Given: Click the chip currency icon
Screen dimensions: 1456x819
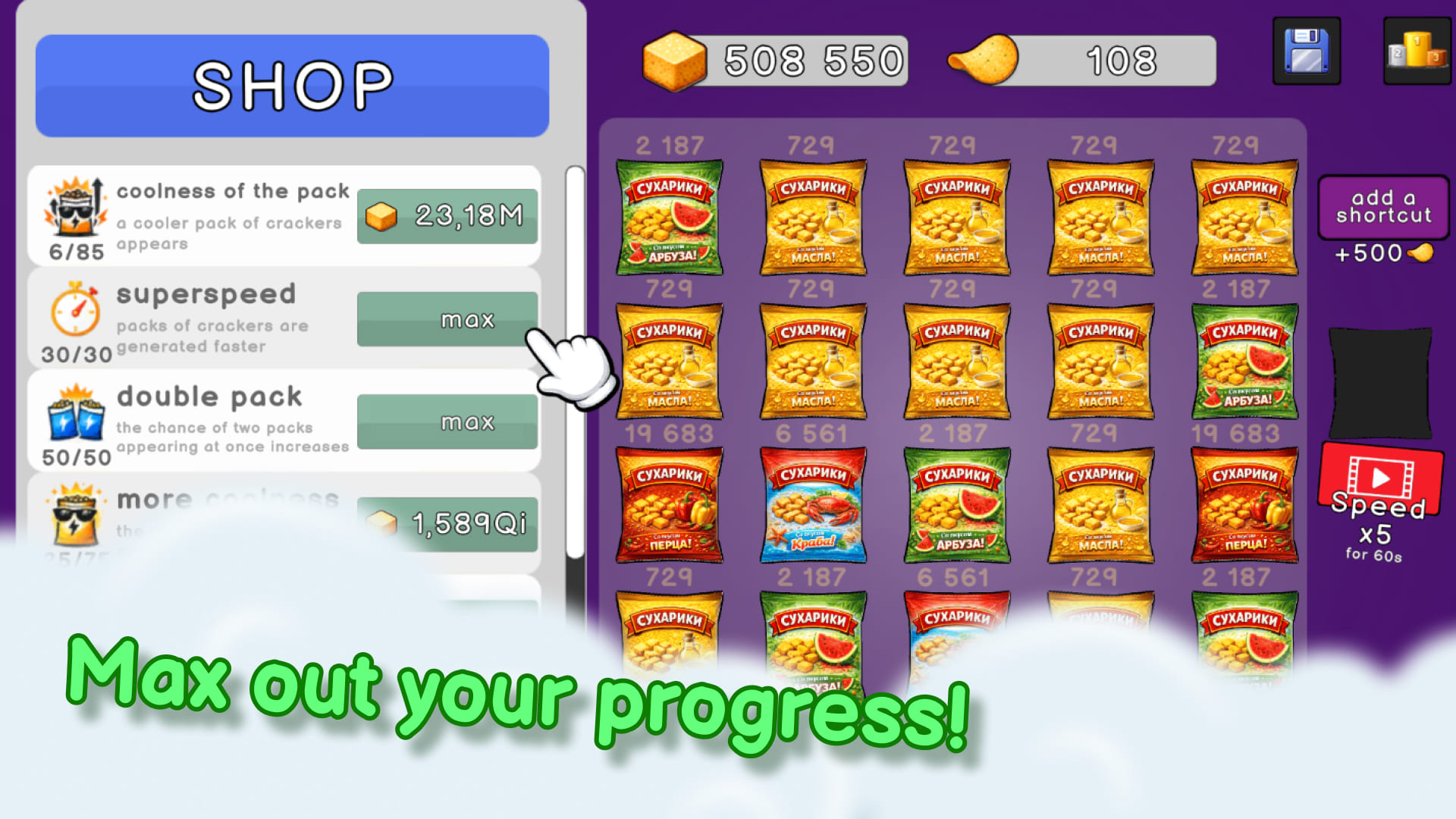Looking at the screenshot, I should 982,60.
